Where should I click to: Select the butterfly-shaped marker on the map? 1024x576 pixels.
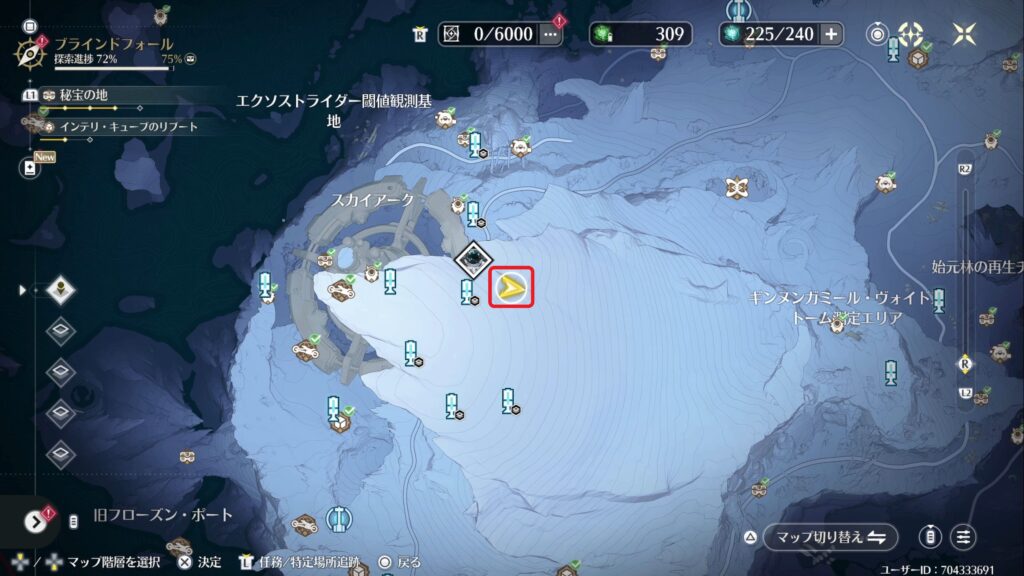tap(738, 186)
